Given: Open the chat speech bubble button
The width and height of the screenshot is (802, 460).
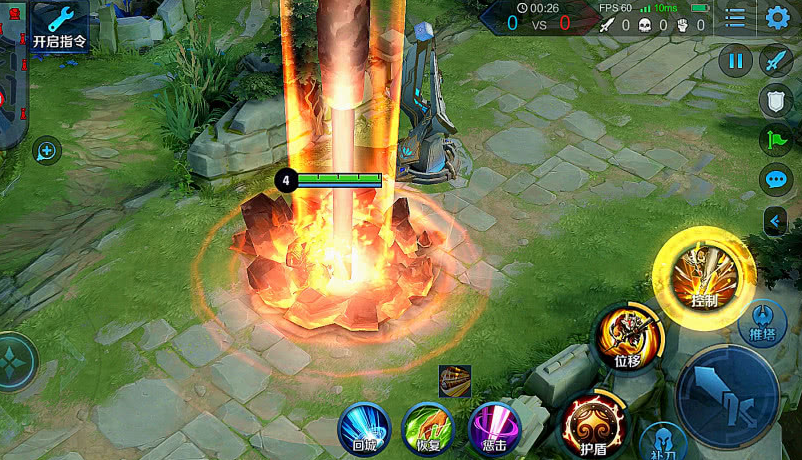Looking at the screenshot, I should click(777, 180).
